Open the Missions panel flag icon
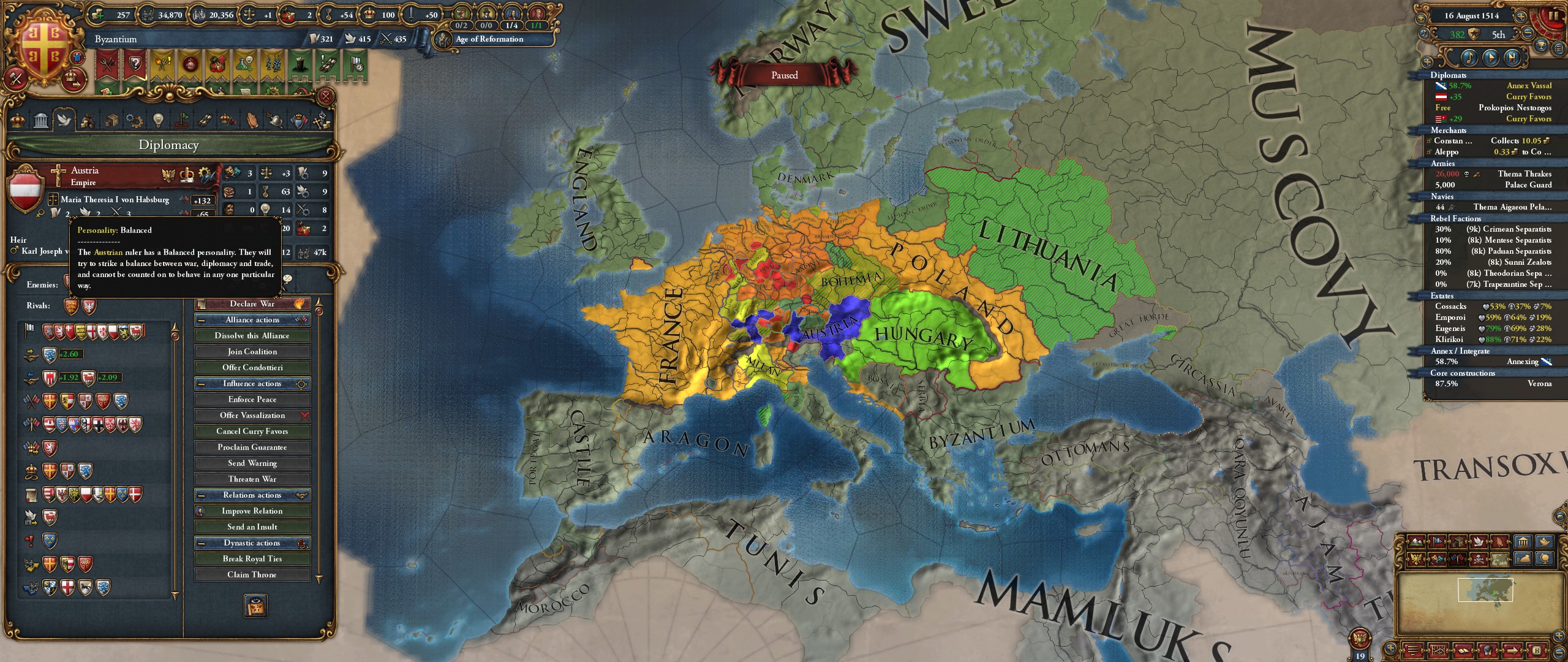This screenshot has width=1568, height=662. point(181,121)
